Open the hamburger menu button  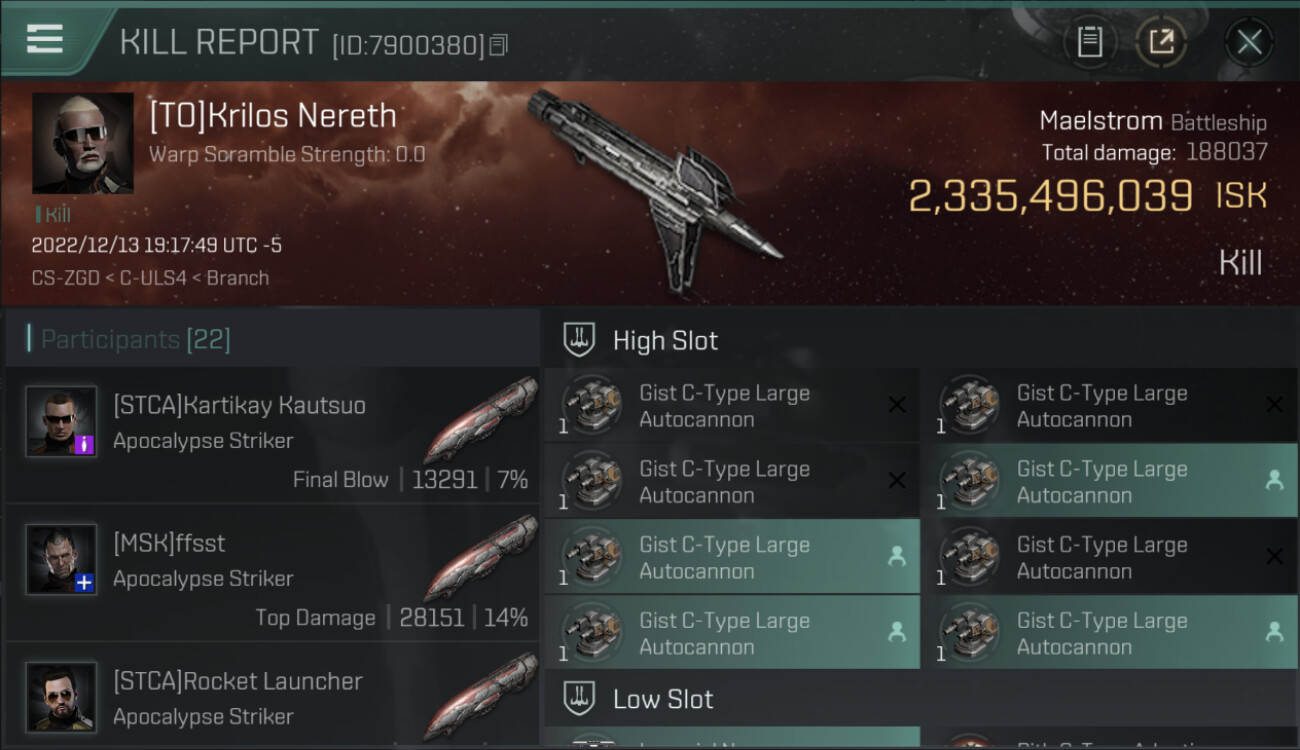(45, 39)
